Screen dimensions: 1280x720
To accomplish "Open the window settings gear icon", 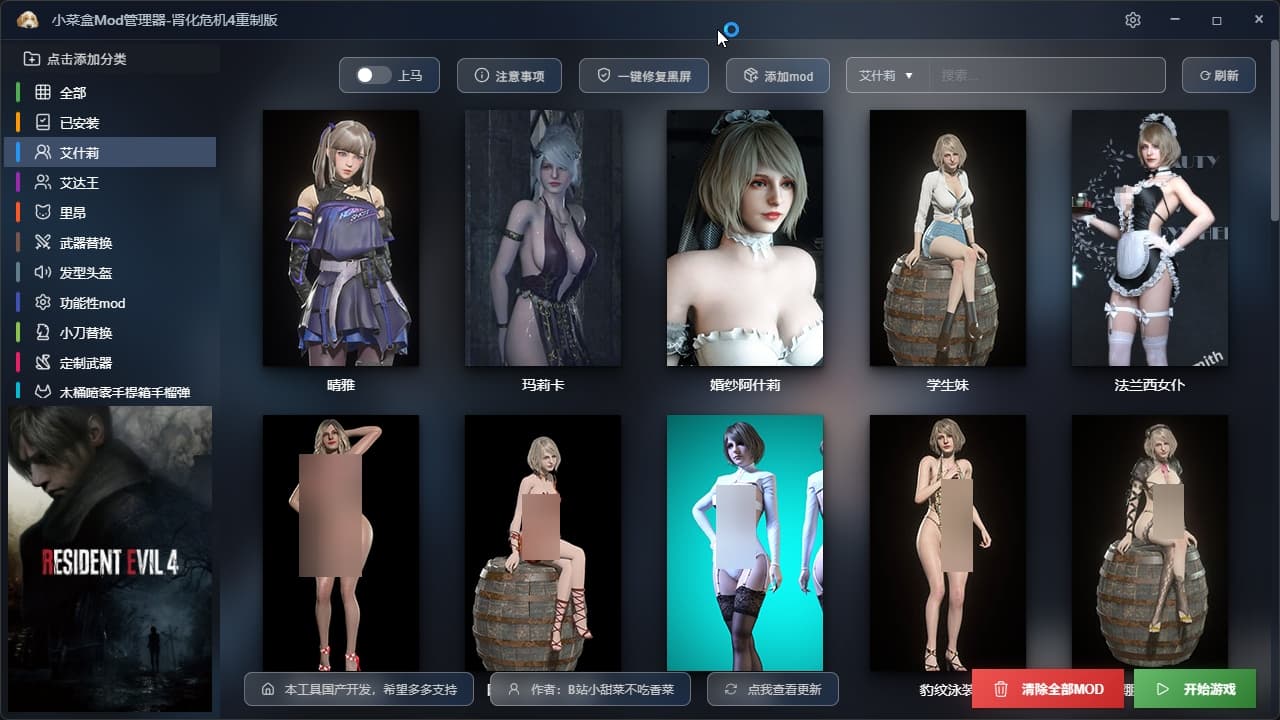I will (x=1132, y=20).
